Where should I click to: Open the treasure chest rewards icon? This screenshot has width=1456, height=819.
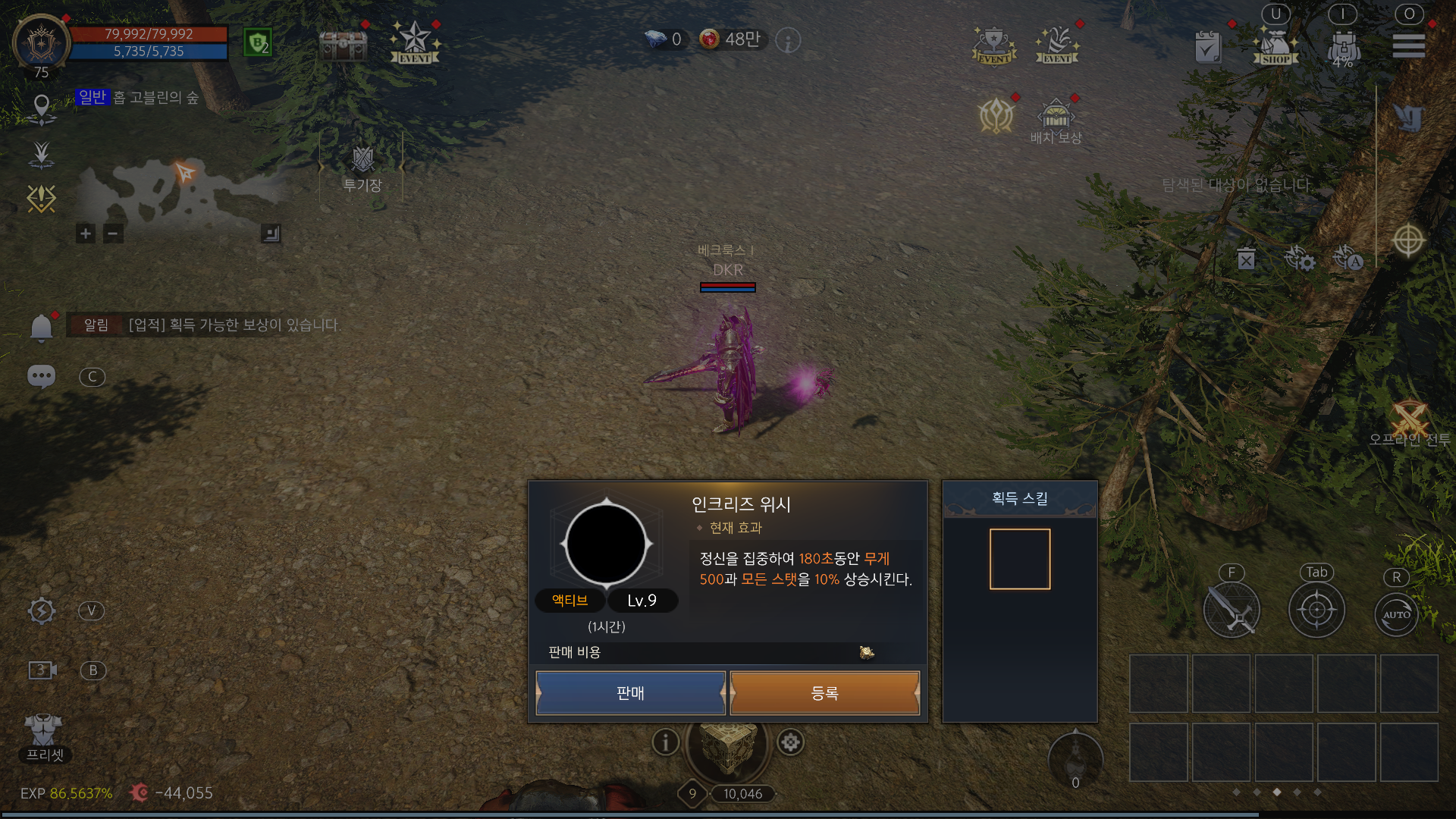(343, 45)
